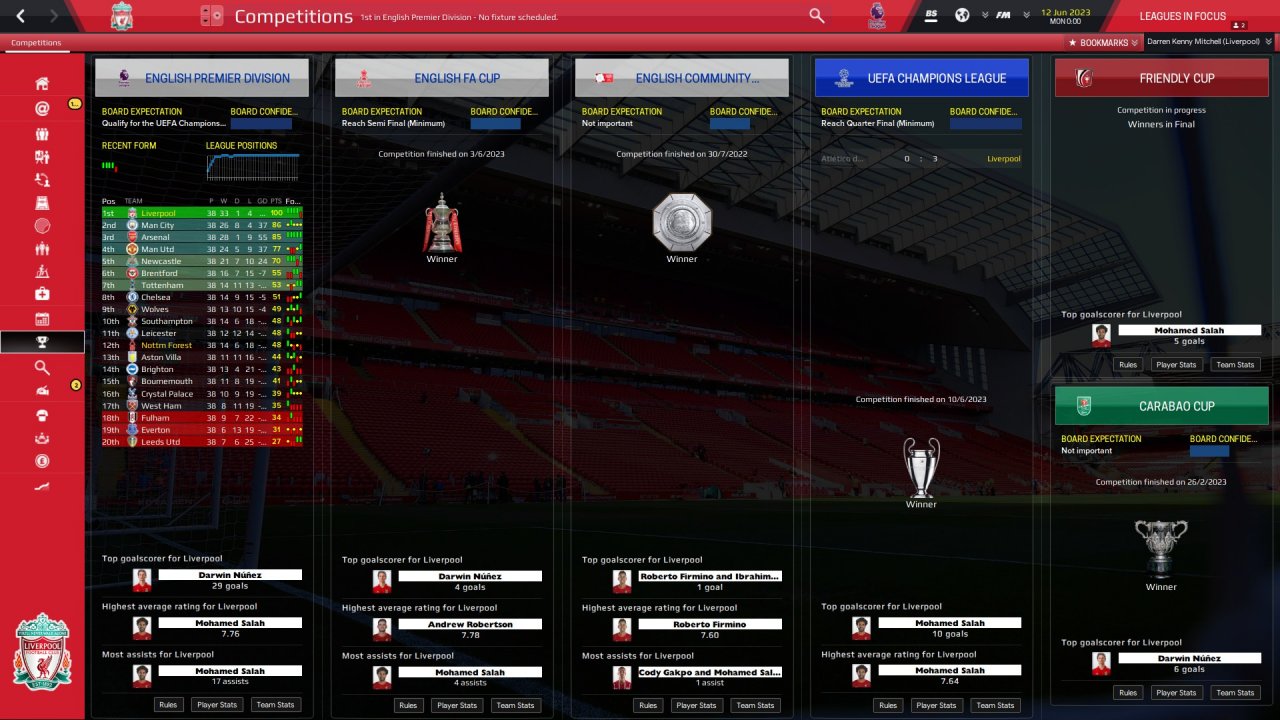Viewport: 1280px width, 720px height.
Task: Open the Inbox icon in the sidebar
Action: click(42, 108)
